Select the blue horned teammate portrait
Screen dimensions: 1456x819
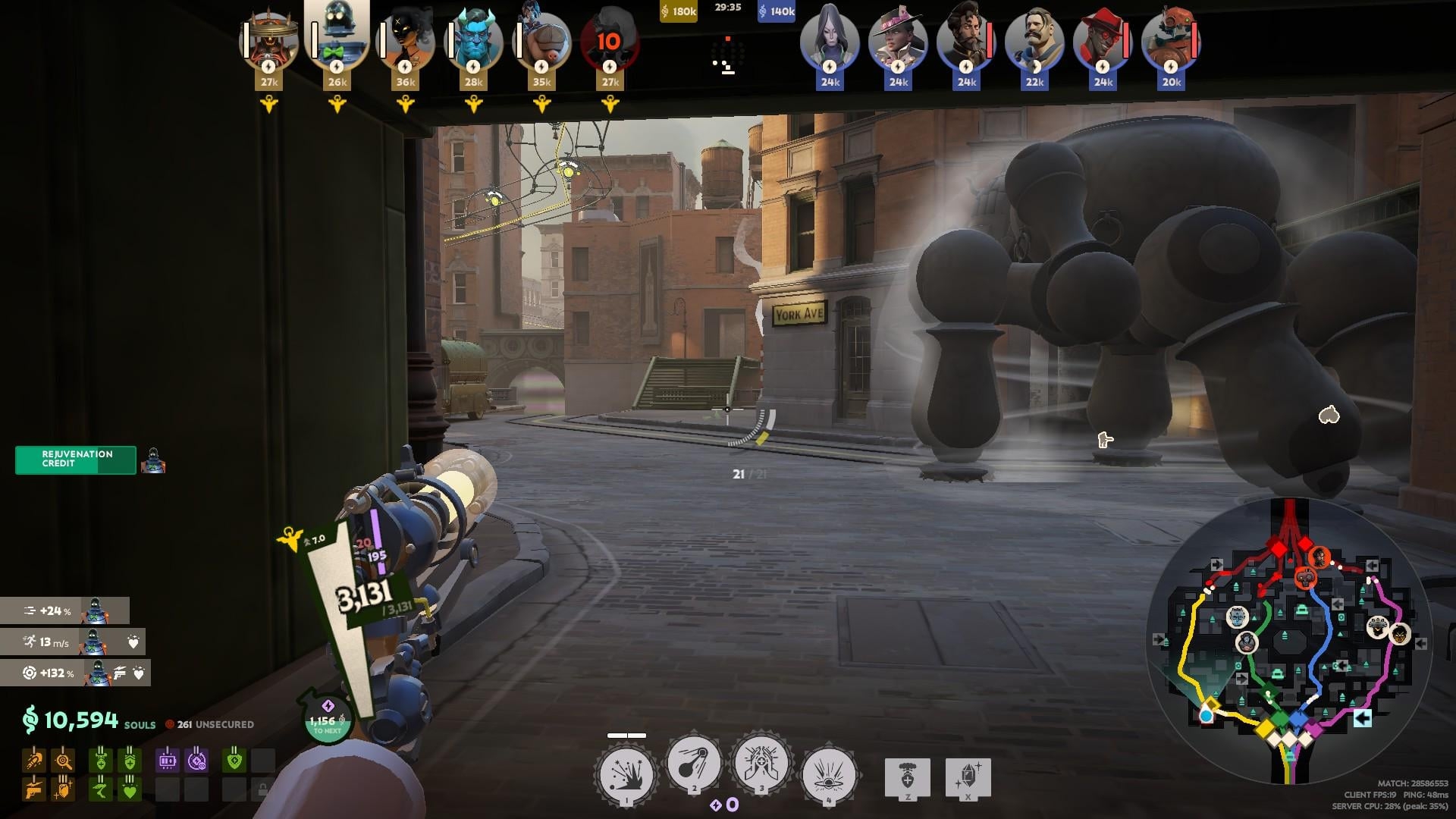click(473, 39)
